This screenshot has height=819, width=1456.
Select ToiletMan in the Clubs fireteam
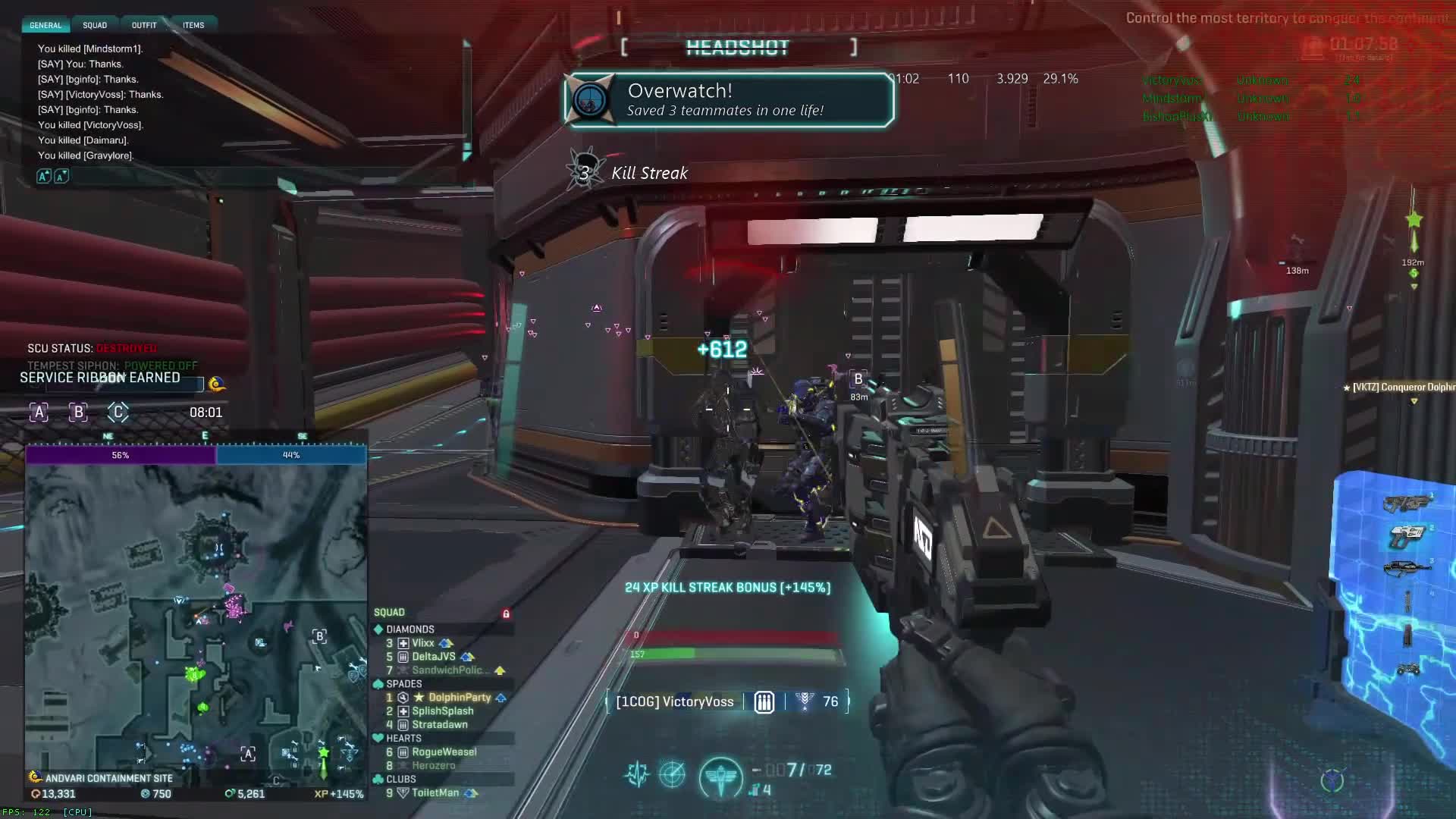coord(435,793)
